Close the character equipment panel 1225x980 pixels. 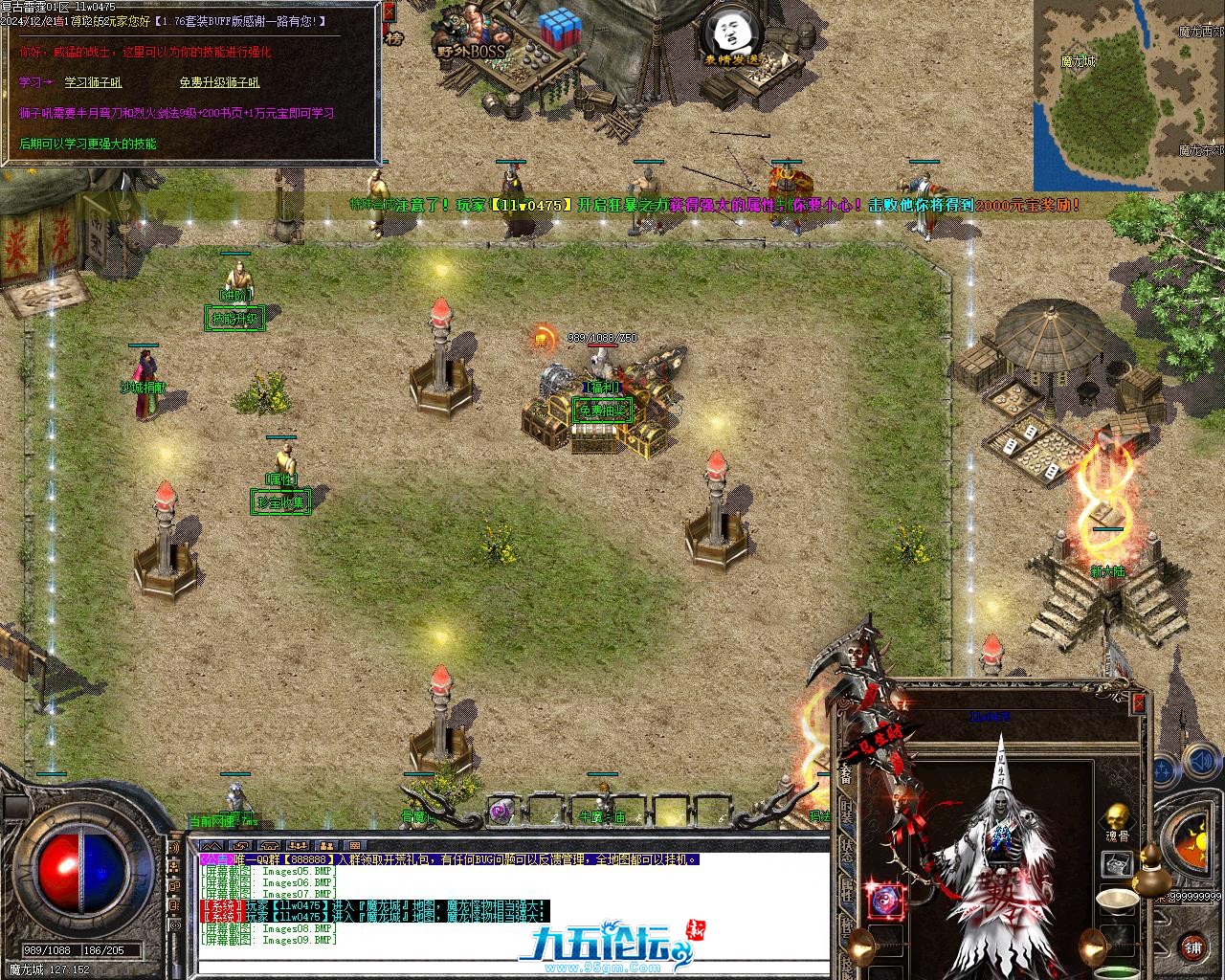click(x=1138, y=703)
